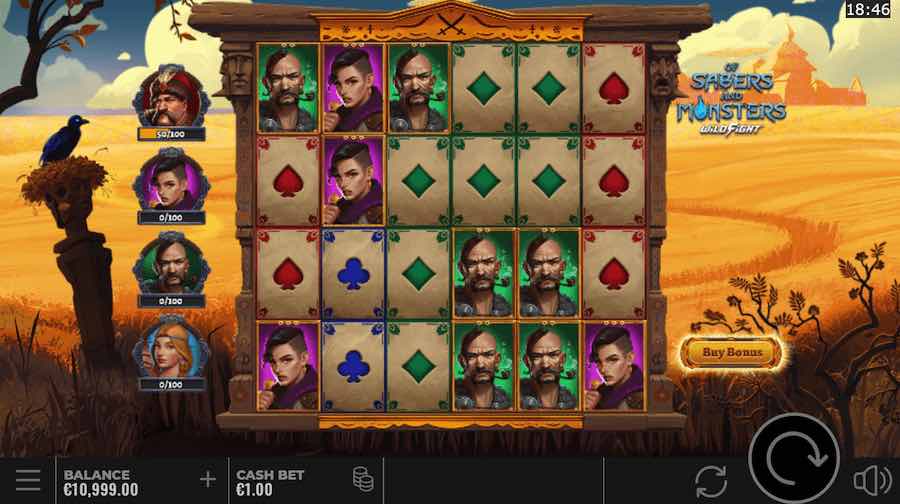Toggle the sound speaker icon
This screenshot has width=900, height=504.
(872, 480)
